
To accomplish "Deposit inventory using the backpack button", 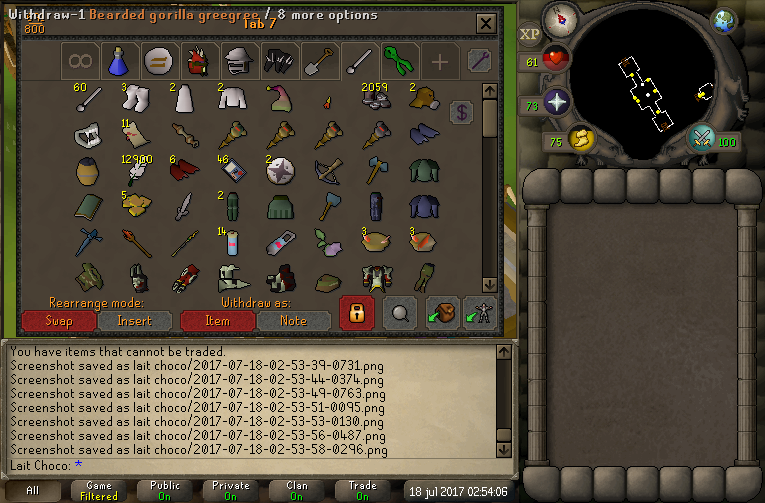I will pos(442,313).
